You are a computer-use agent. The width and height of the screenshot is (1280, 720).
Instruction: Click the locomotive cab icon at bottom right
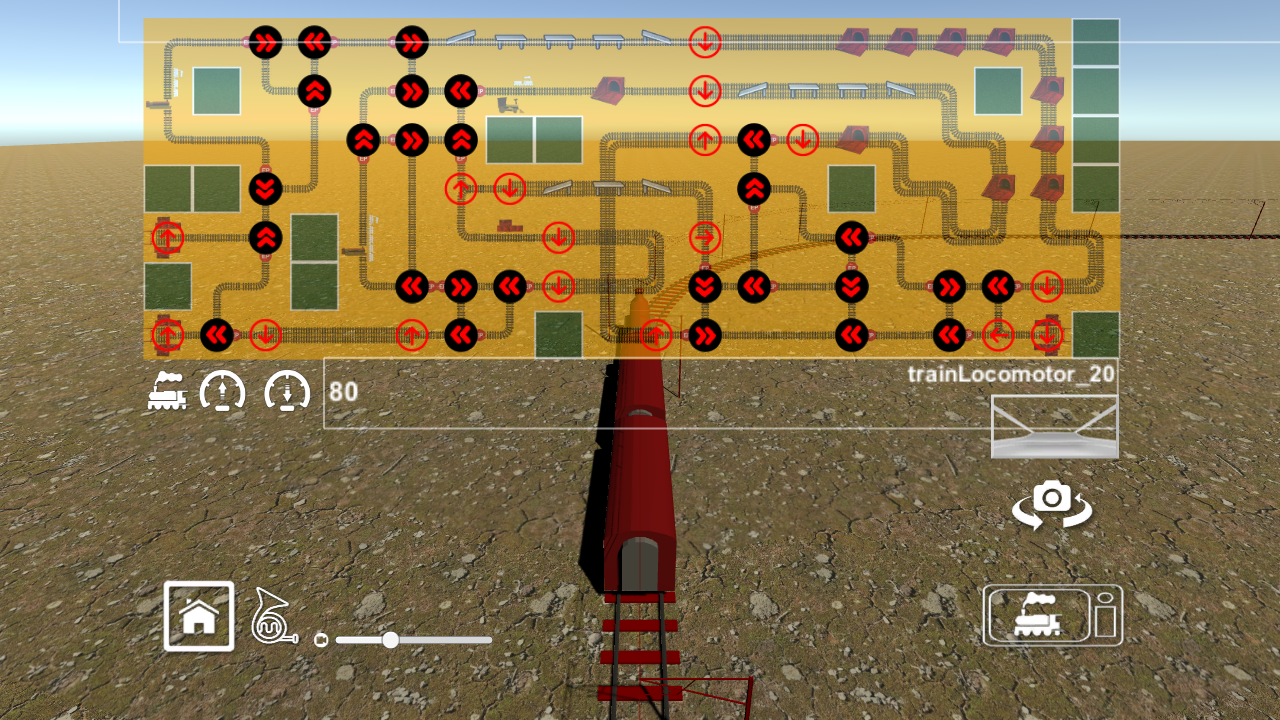1052,616
